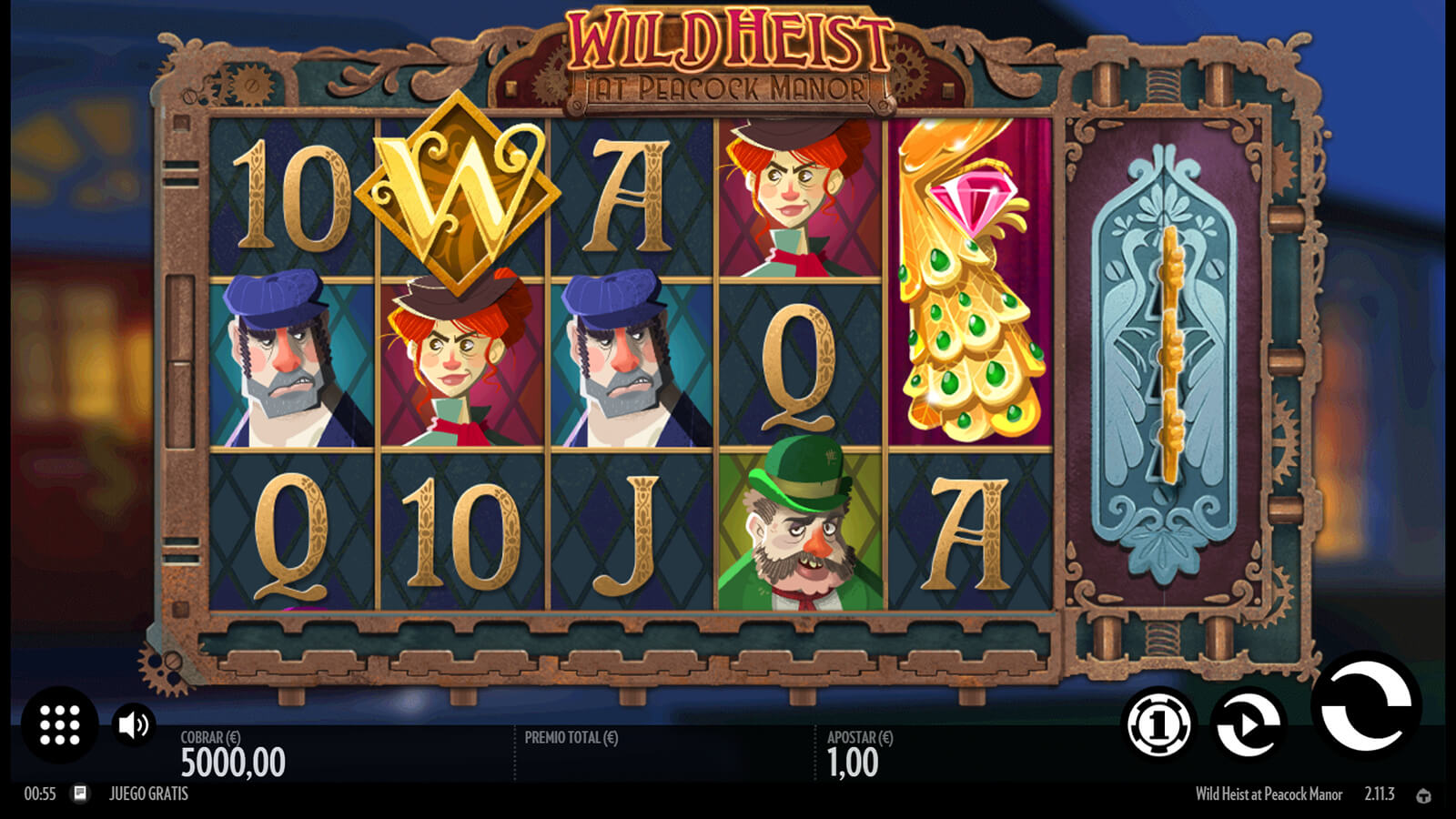Spin the reels with the large spin button
Screen dimensions: 1456x819
point(1366,707)
